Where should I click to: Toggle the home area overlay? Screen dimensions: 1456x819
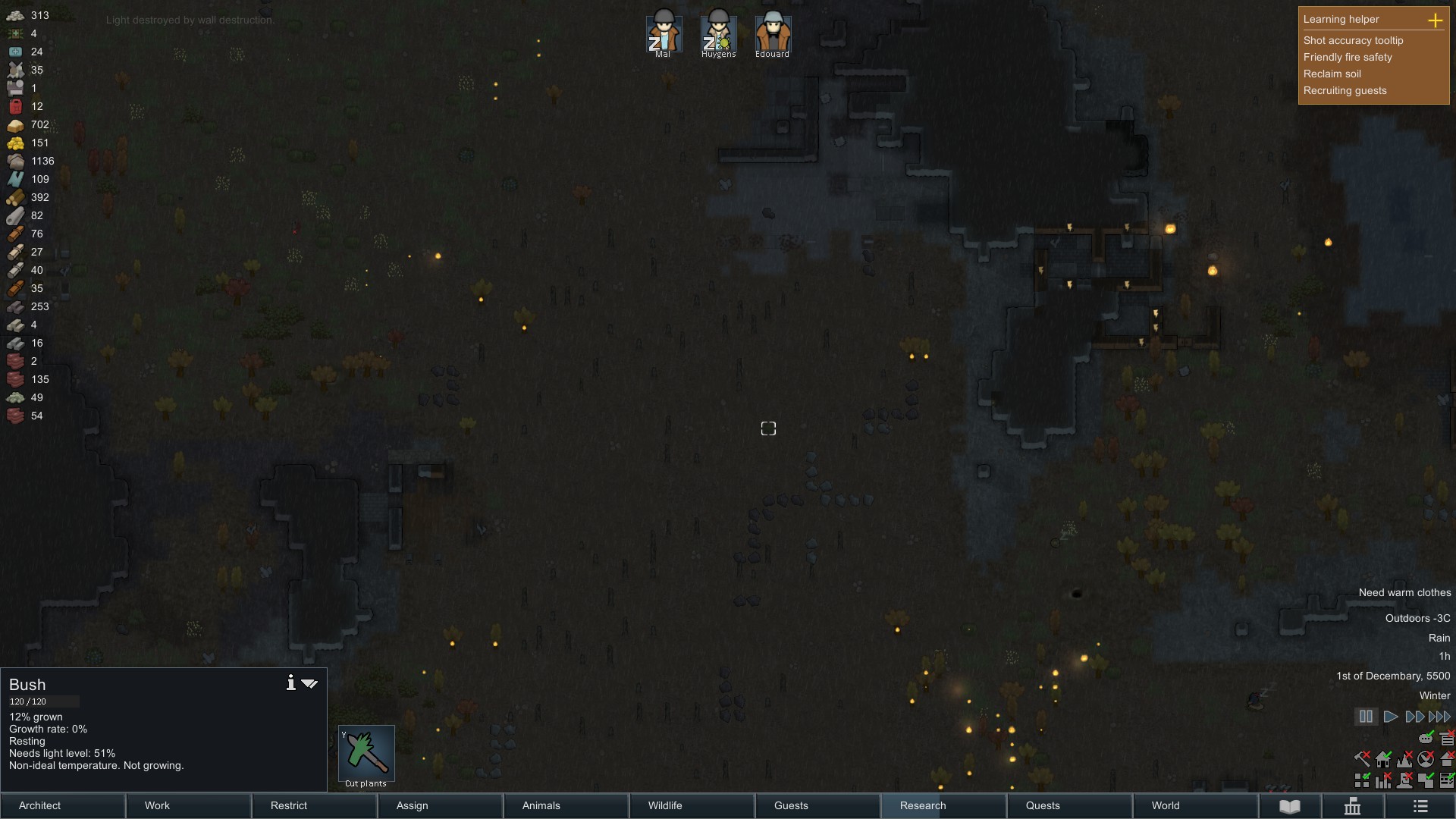pos(1382,760)
